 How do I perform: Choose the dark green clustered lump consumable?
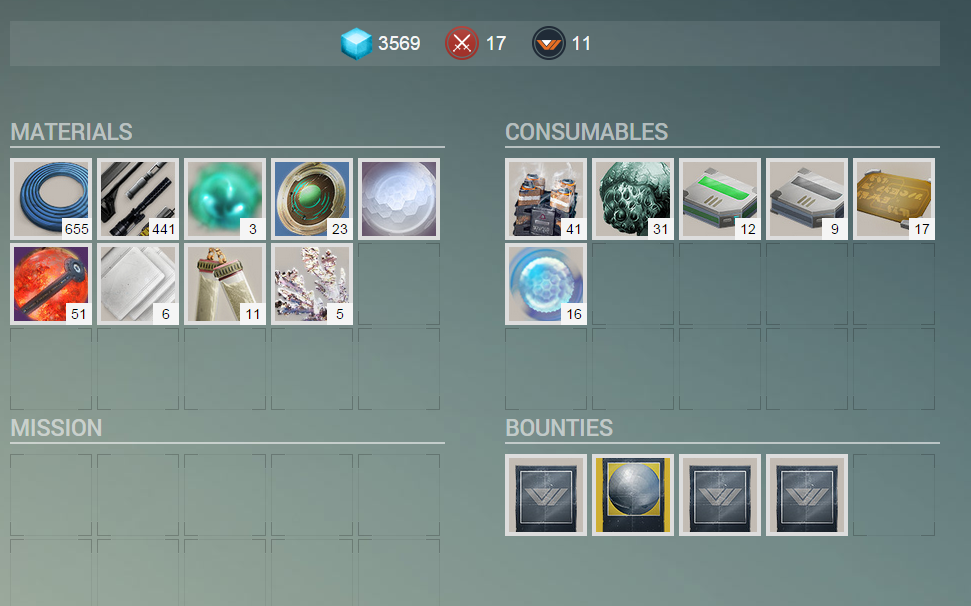click(633, 198)
